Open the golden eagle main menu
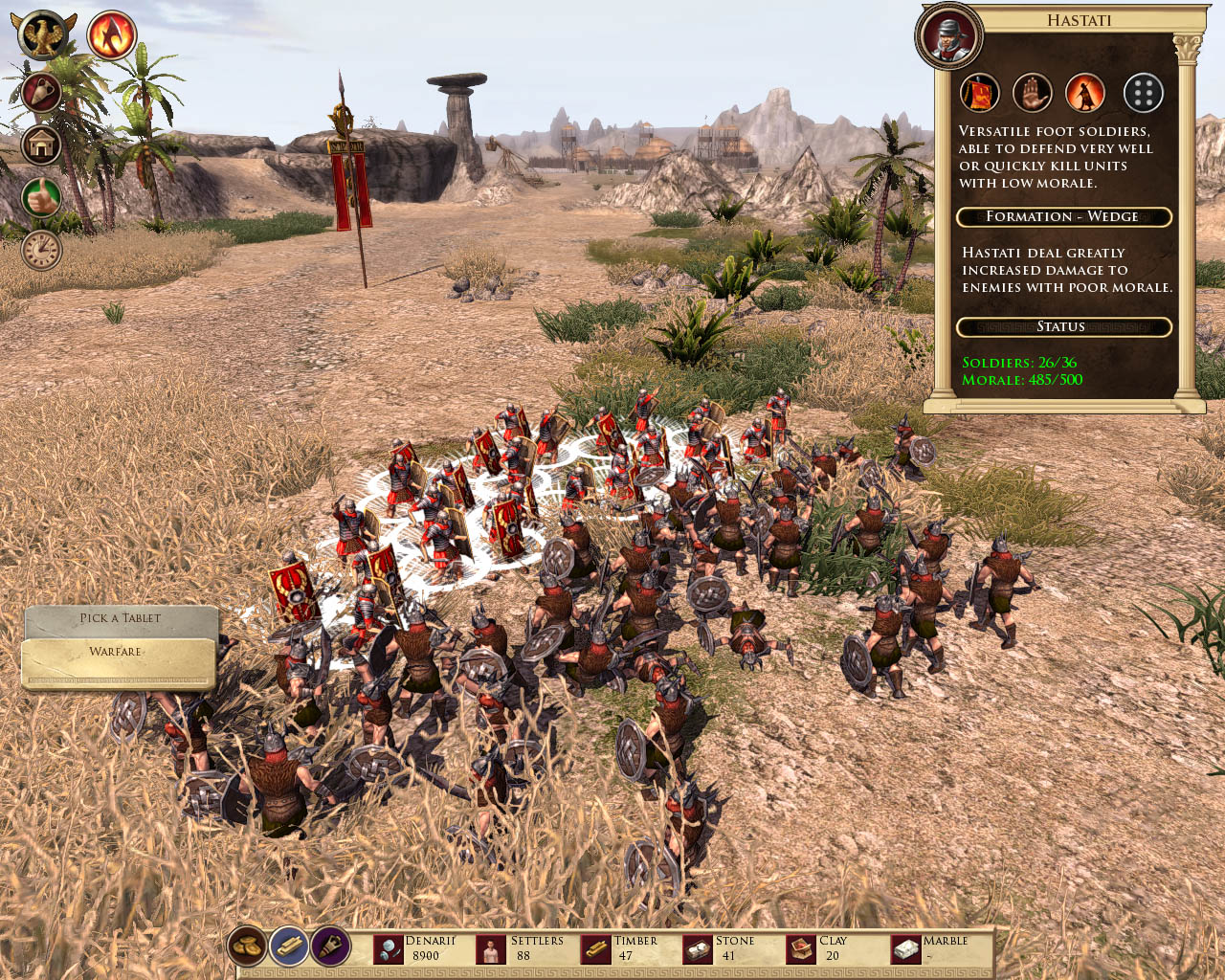This screenshot has width=1225, height=980. 43,35
